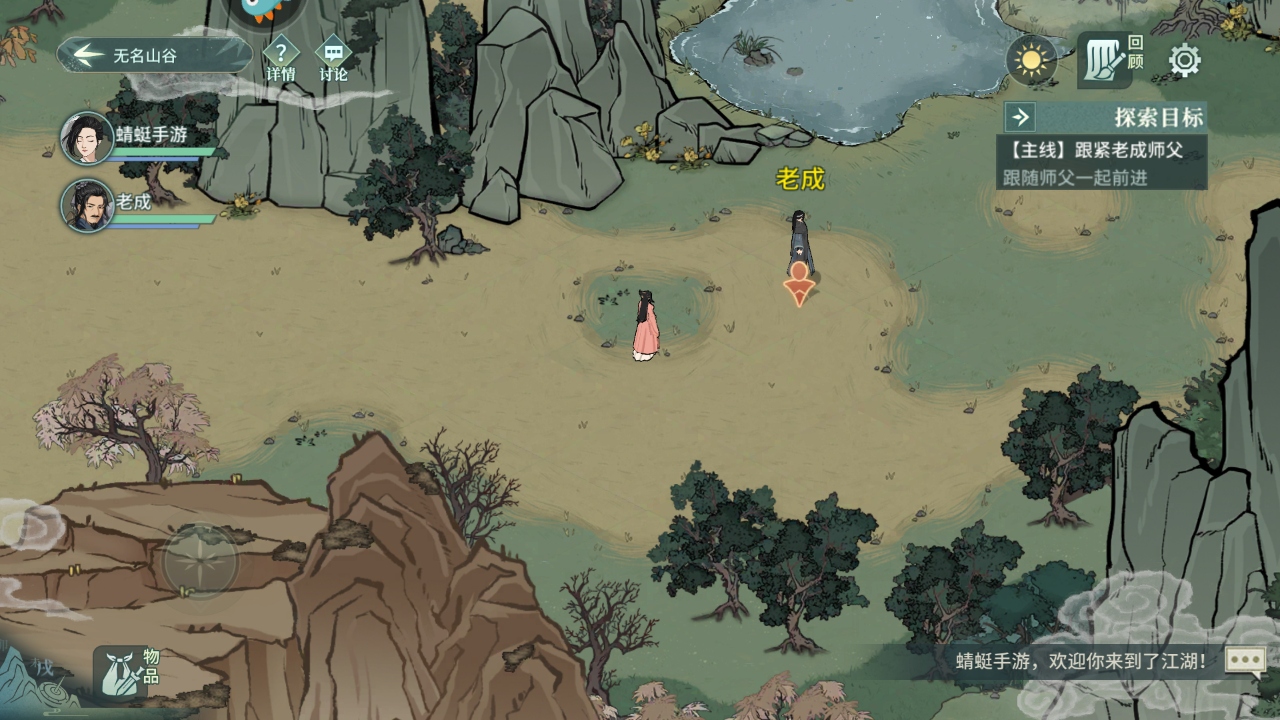The height and width of the screenshot is (720, 1280).
Task: Open the gear settings menu
Action: coord(1185,61)
